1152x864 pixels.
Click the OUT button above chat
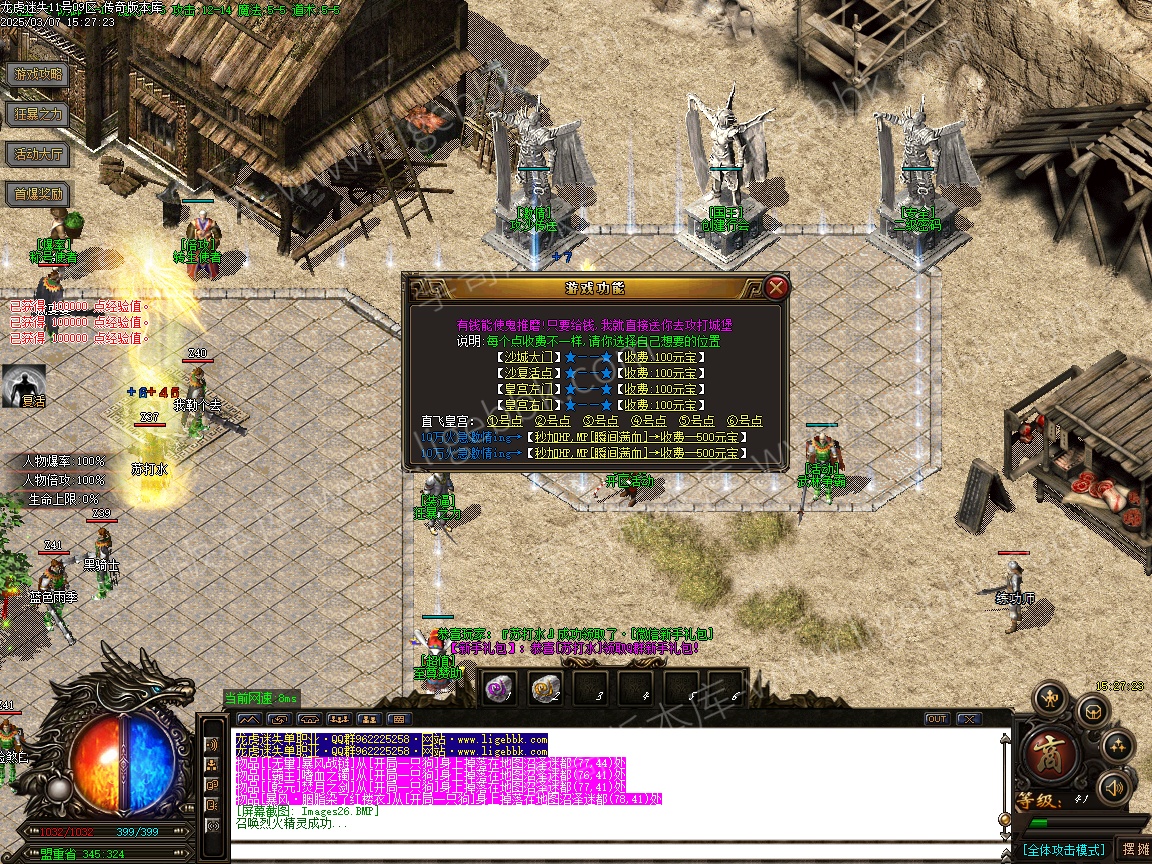[937, 719]
